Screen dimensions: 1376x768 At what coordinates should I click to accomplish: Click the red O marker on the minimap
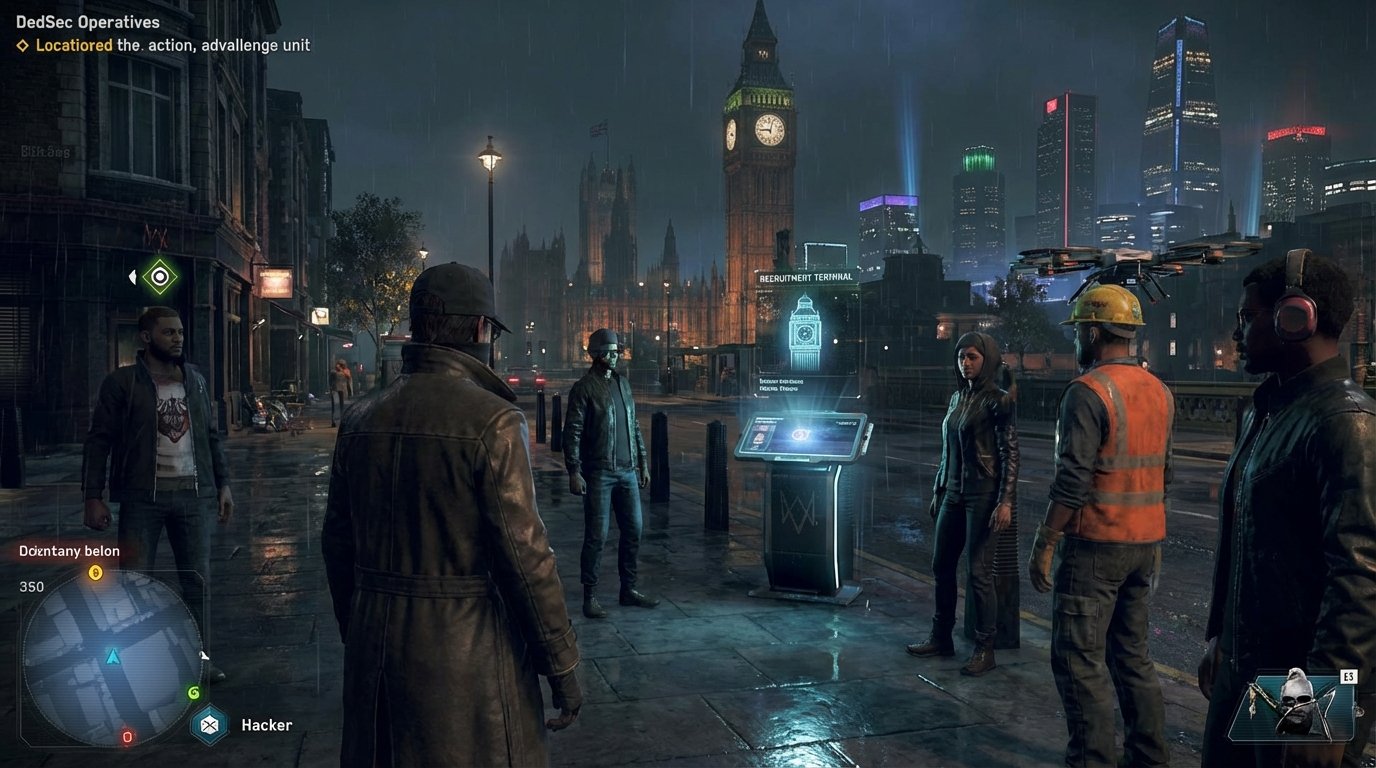(126, 737)
